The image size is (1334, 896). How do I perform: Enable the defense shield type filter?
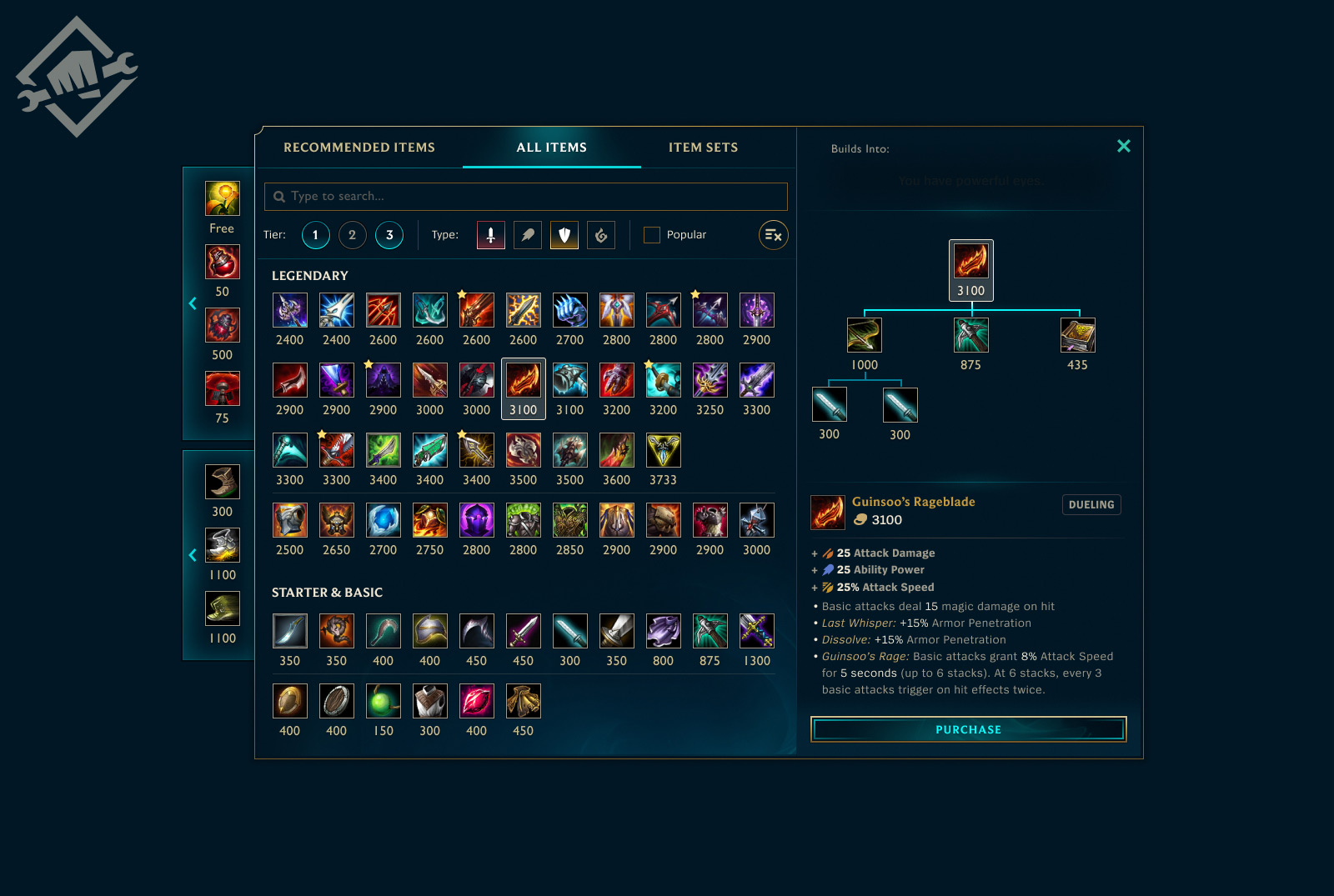click(564, 235)
